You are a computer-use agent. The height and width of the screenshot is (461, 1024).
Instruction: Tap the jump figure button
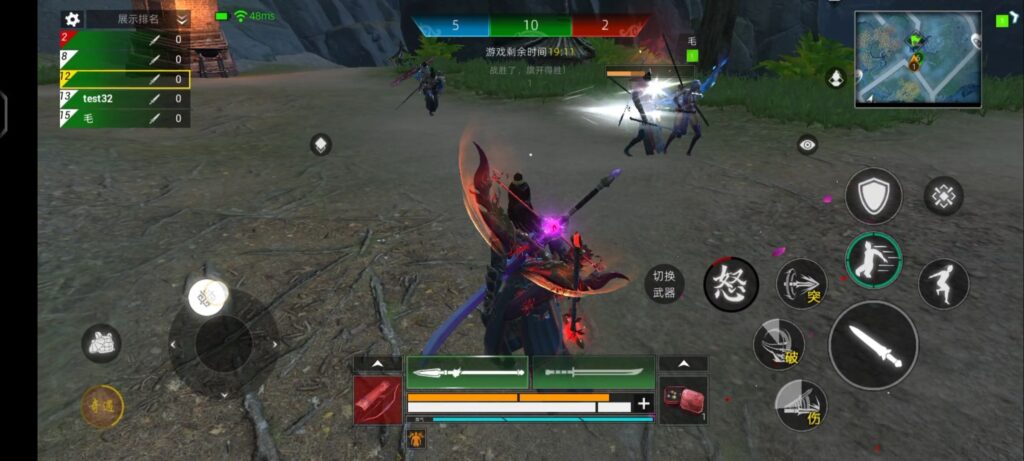(943, 284)
